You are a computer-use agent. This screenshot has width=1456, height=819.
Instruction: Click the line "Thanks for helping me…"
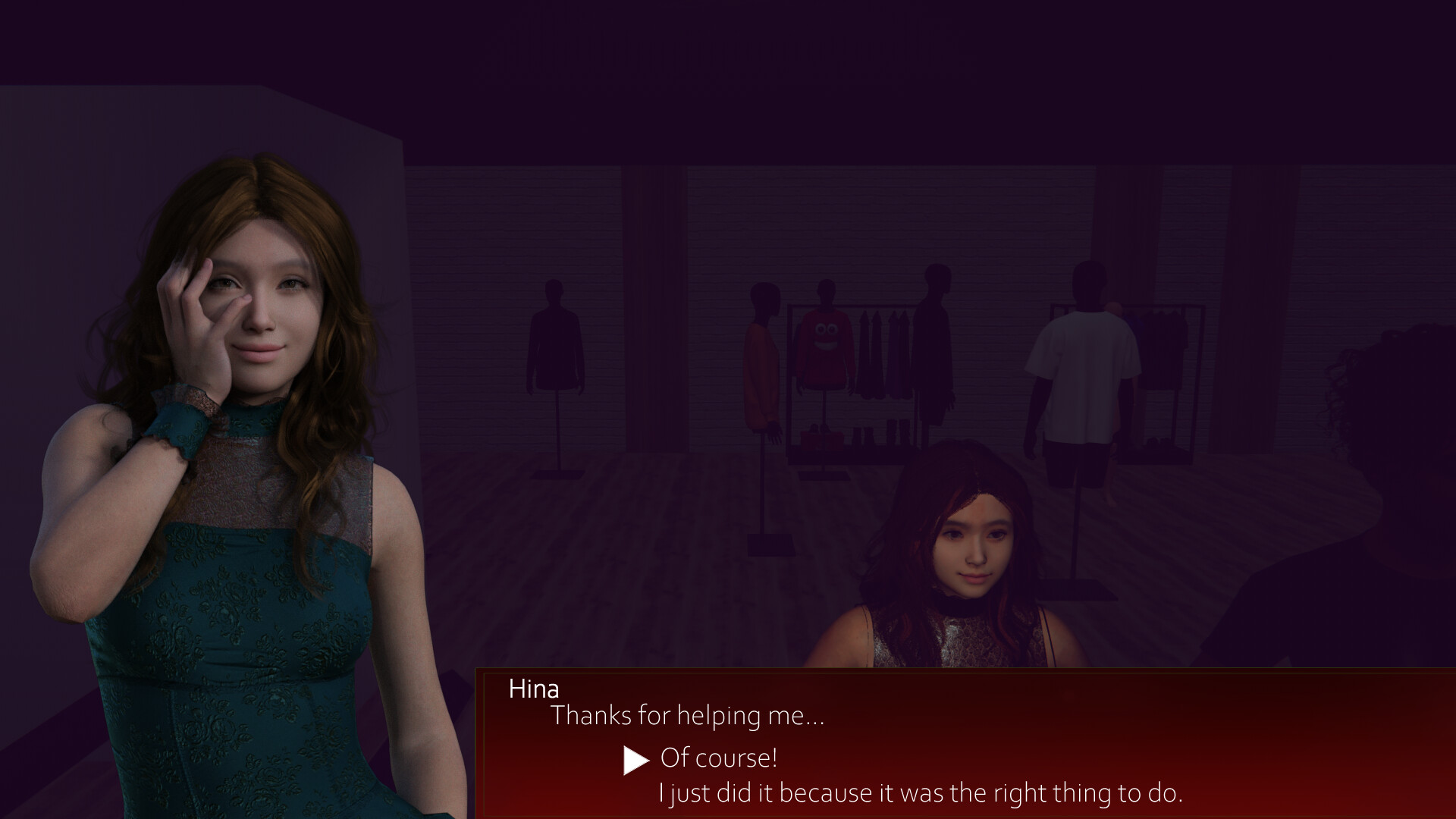686,716
